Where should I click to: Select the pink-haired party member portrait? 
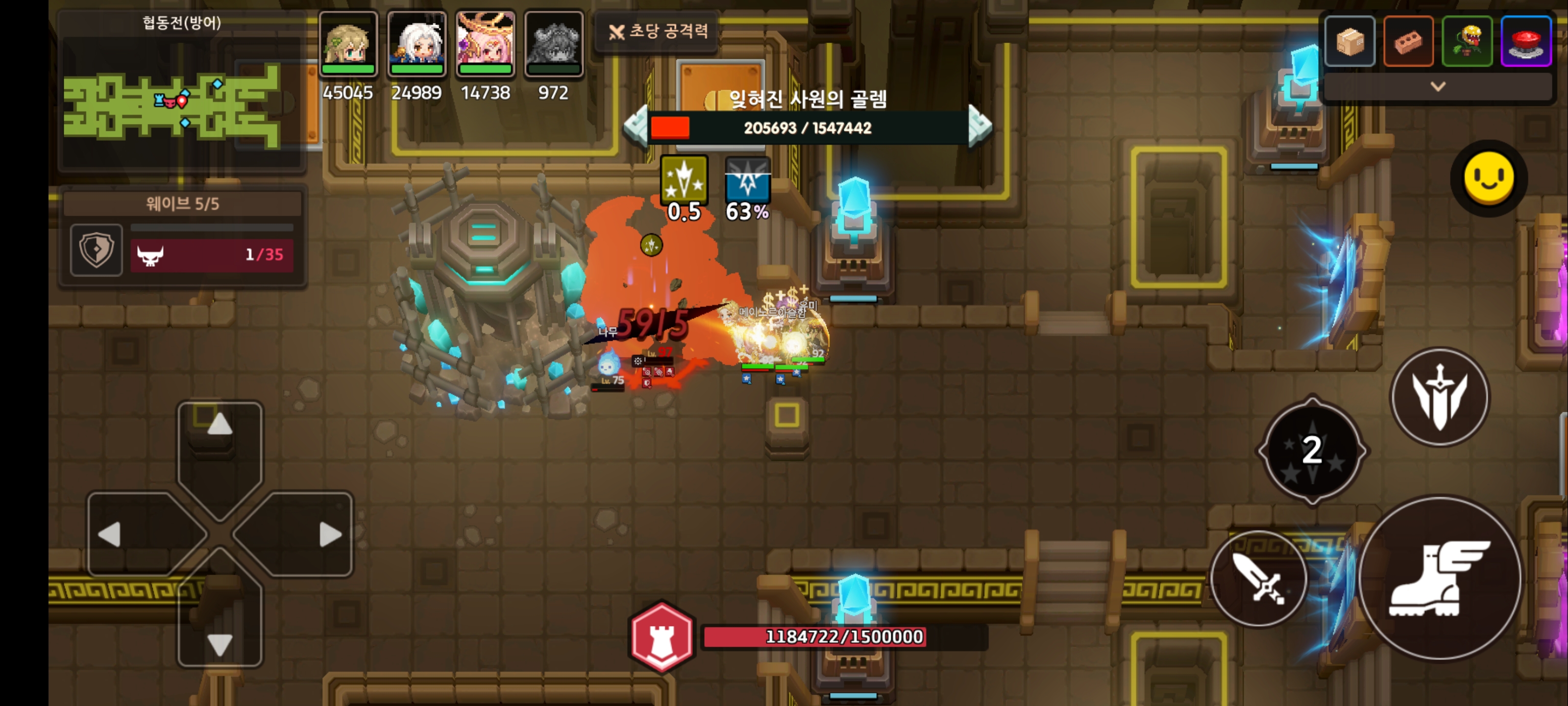point(485,44)
